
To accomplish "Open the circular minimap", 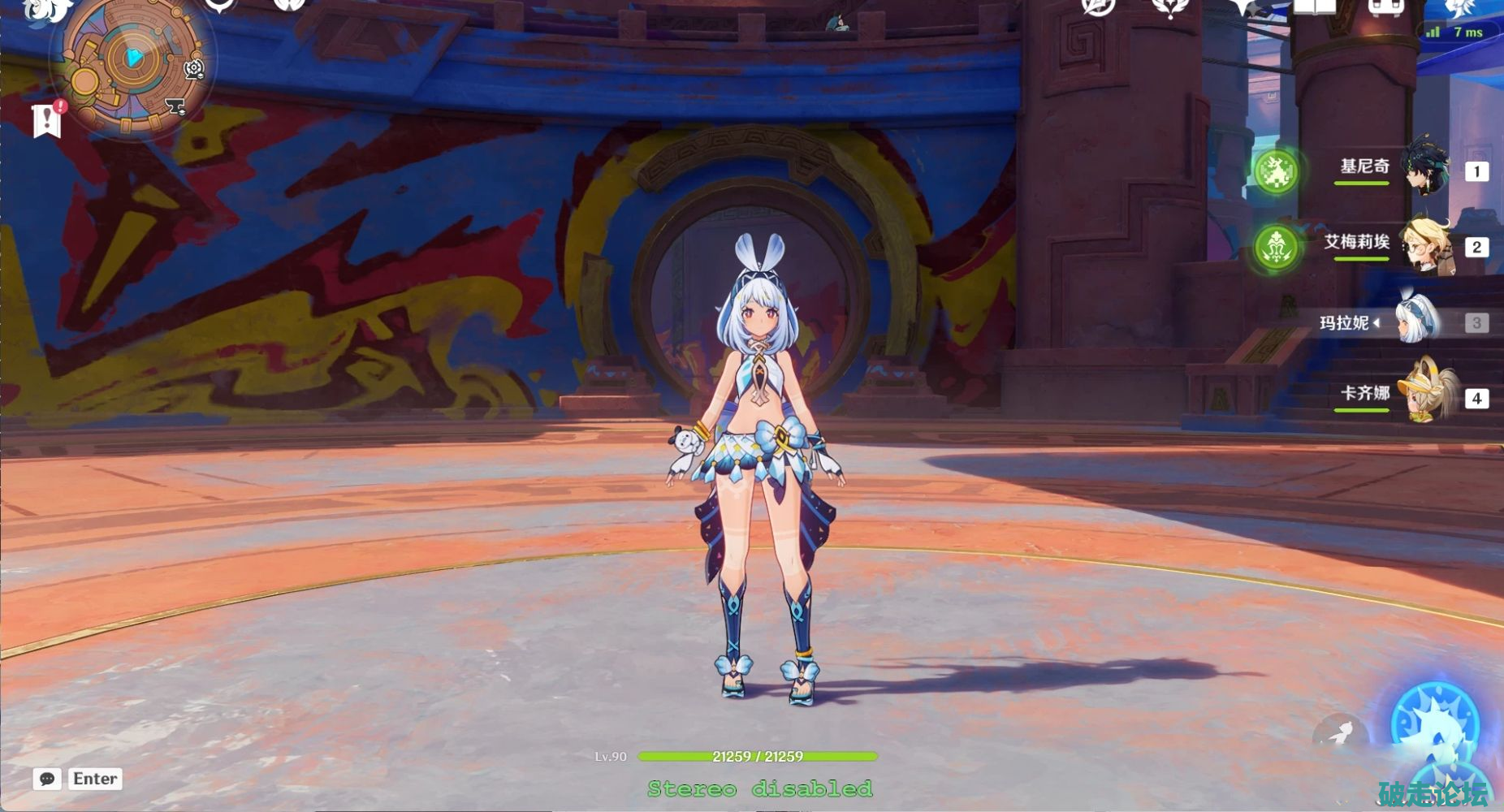I will 130,62.
